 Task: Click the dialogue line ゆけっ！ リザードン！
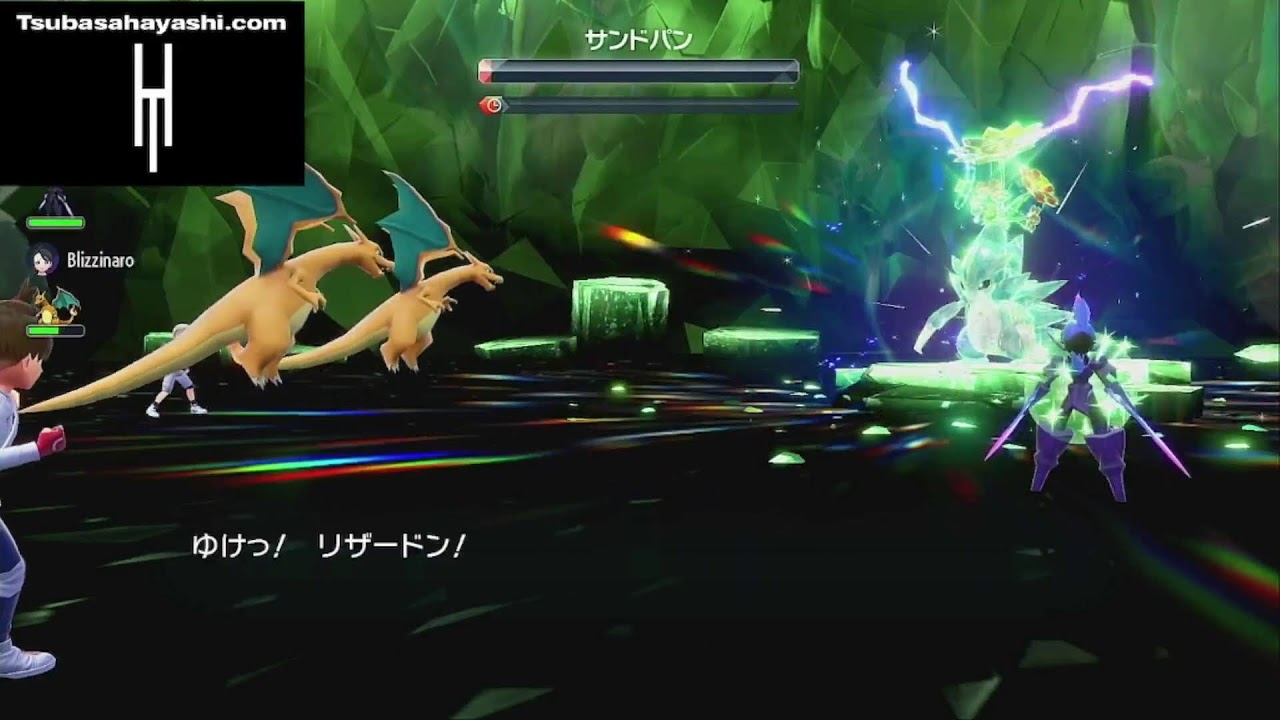330,545
